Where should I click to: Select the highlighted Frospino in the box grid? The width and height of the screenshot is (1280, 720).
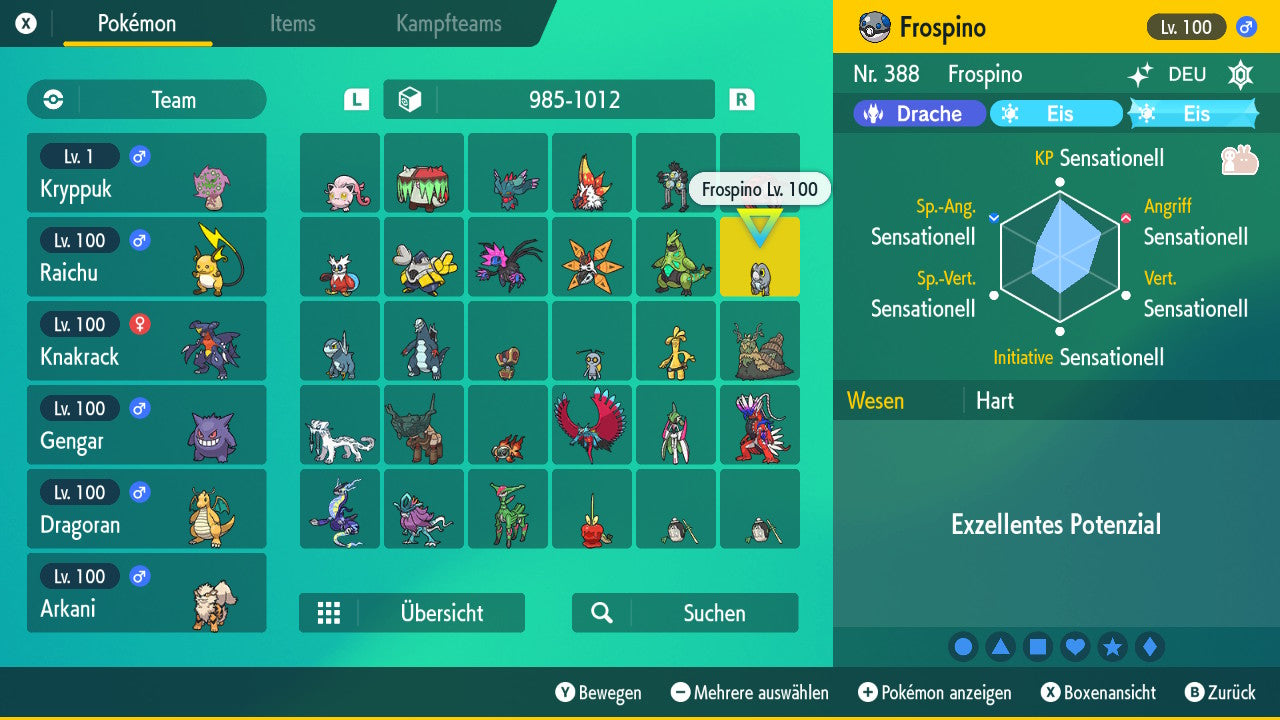click(760, 257)
